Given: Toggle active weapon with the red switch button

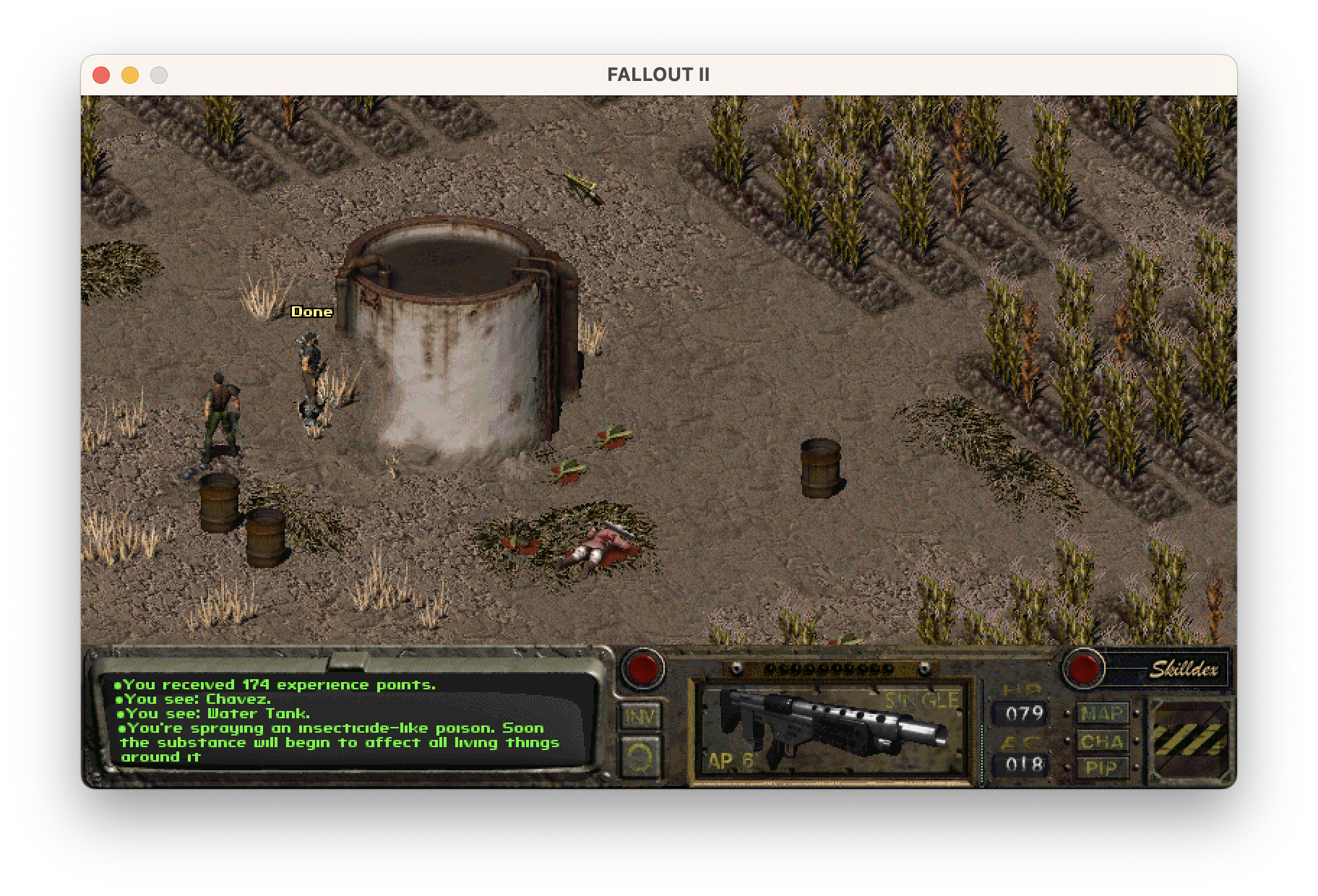Looking at the screenshot, I should [x=642, y=668].
